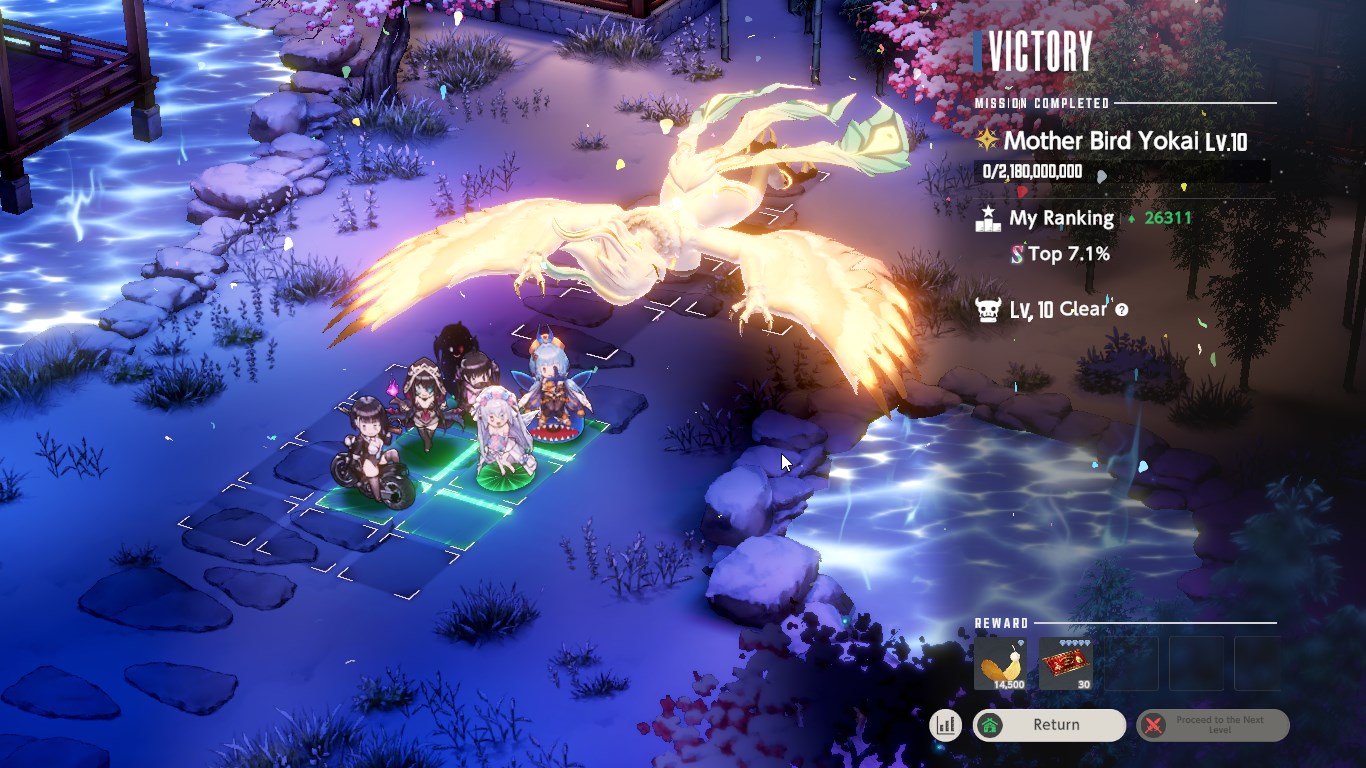Inspect the red ticket reward showing 30
This screenshot has height=768, width=1366.
click(x=1066, y=664)
